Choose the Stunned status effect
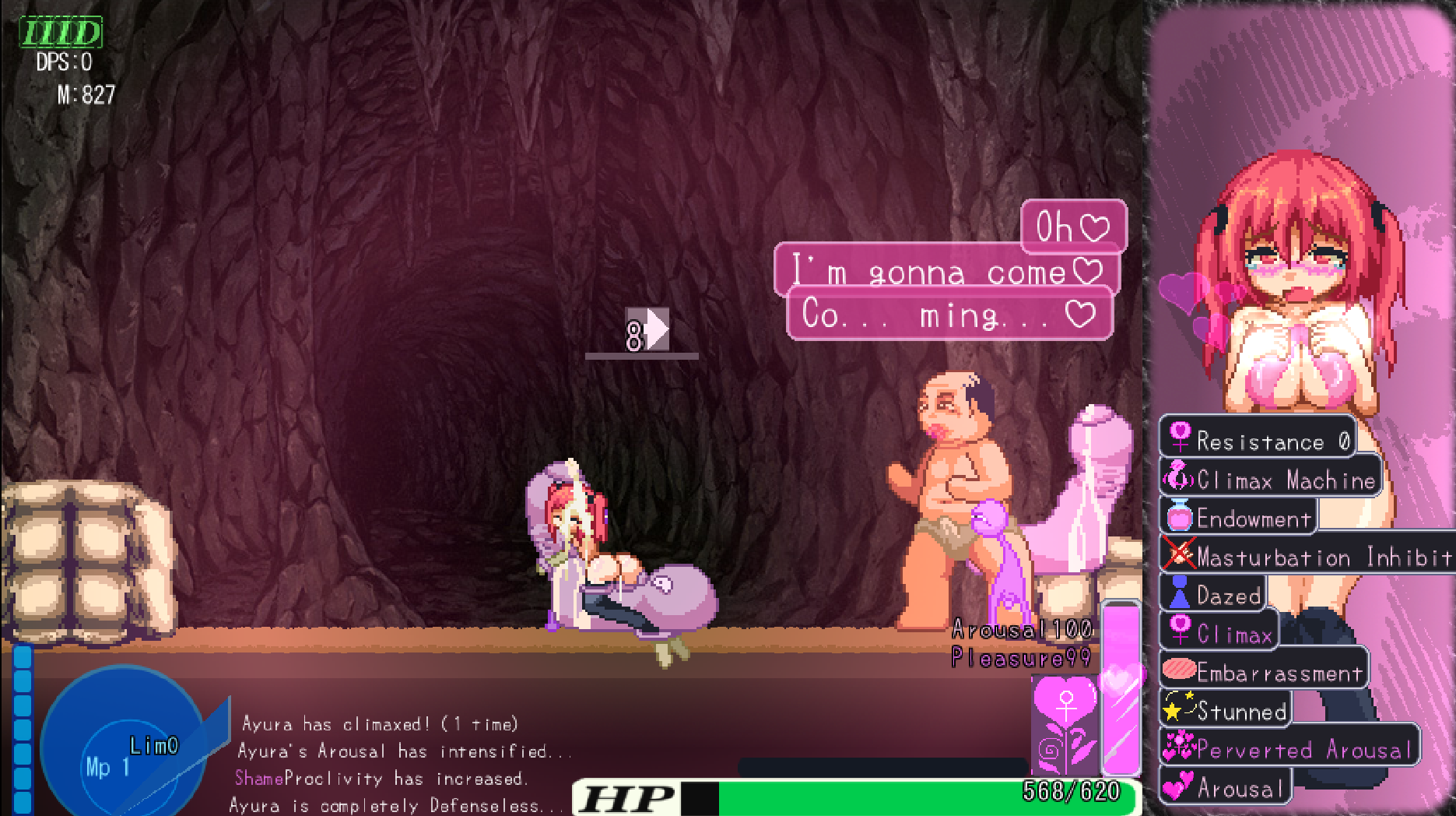1456x816 pixels. [1226, 709]
